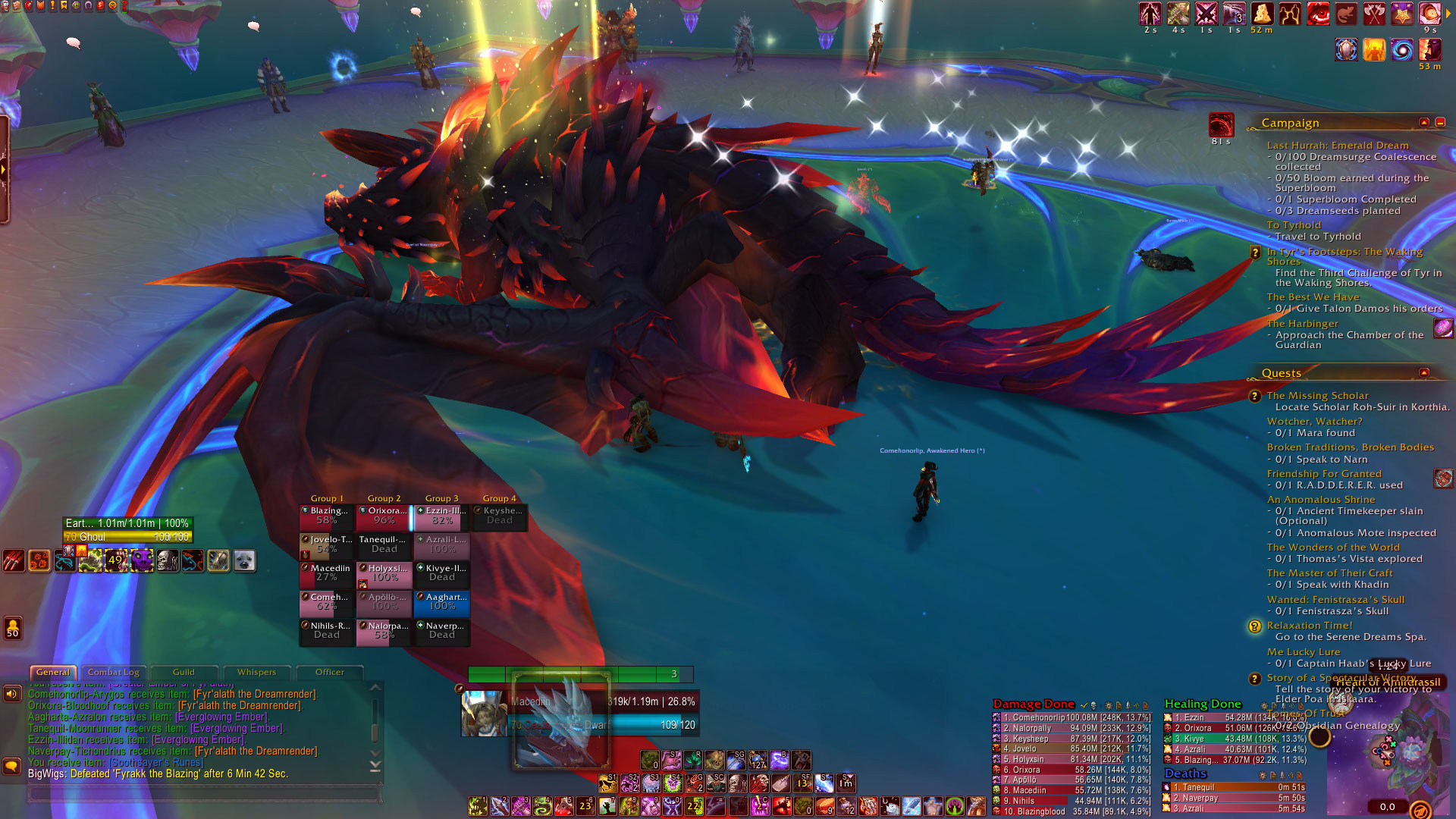The image size is (1456, 819).
Task: Click Aaghart's raid frame in Group 3
Action: point(442,602)
